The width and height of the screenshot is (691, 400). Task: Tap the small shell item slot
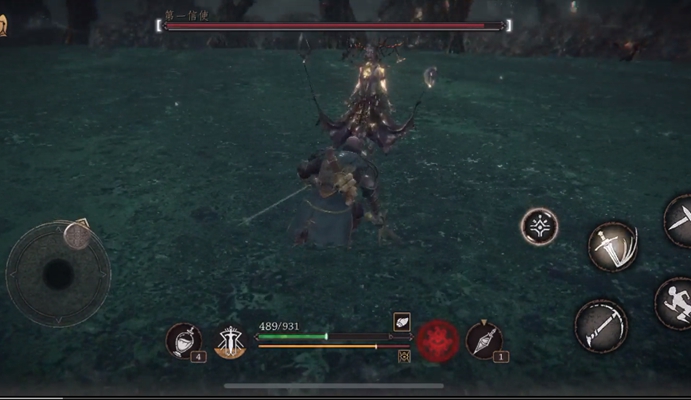point(401,322)
